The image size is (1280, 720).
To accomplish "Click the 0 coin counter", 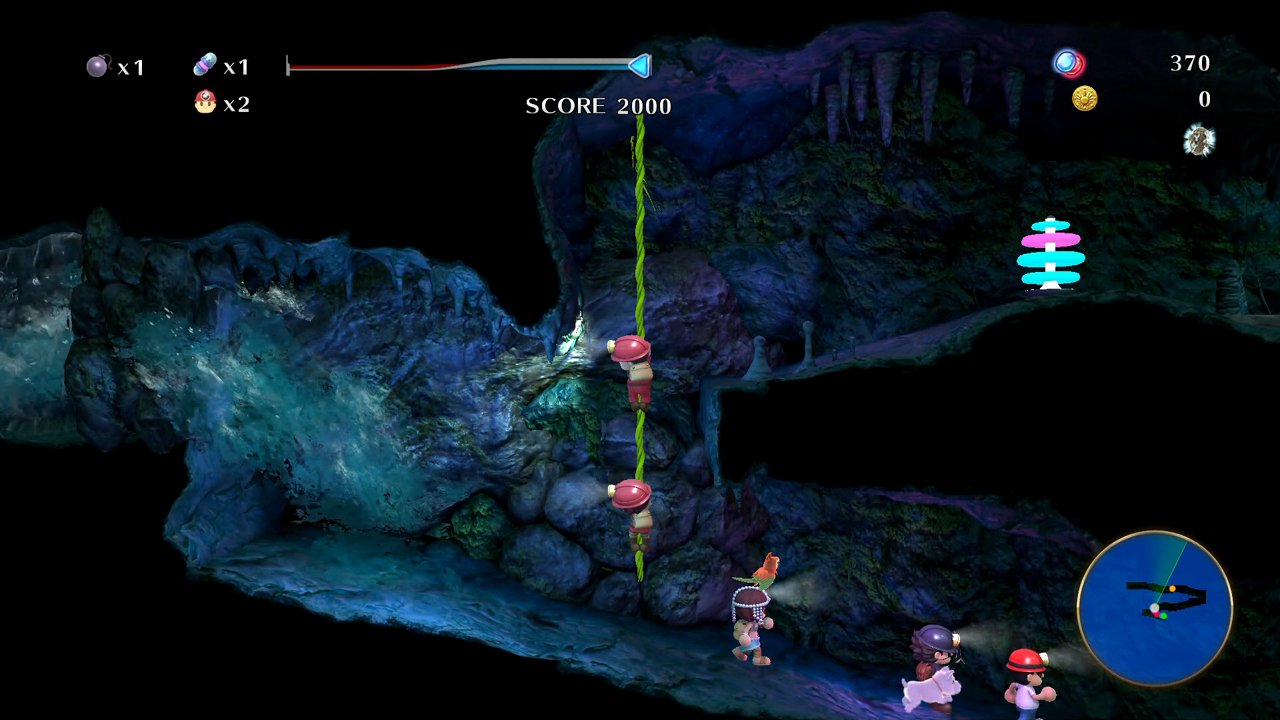I will (x=1203, y=99).
